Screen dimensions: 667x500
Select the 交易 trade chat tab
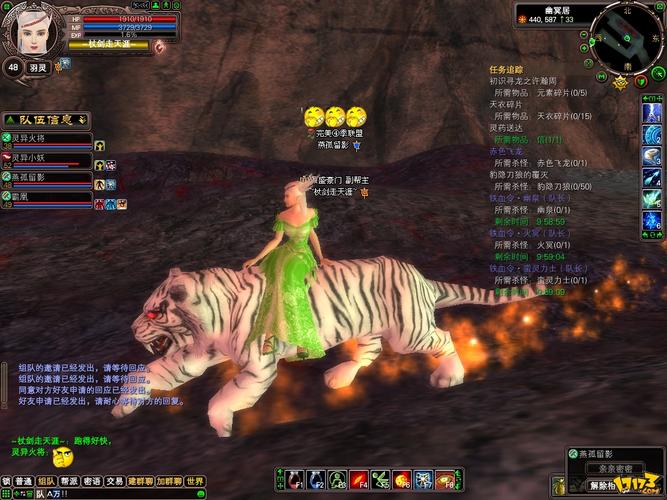(115, 481)
